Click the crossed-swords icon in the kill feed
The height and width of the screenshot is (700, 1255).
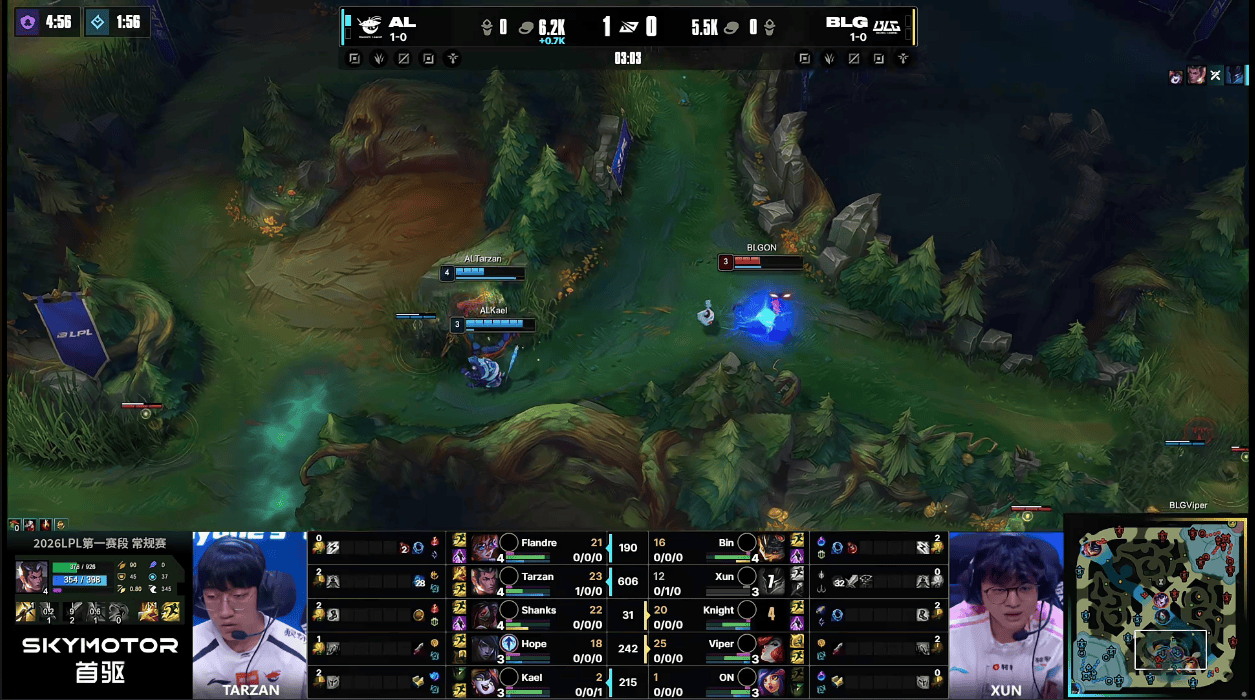point(1216,75)
